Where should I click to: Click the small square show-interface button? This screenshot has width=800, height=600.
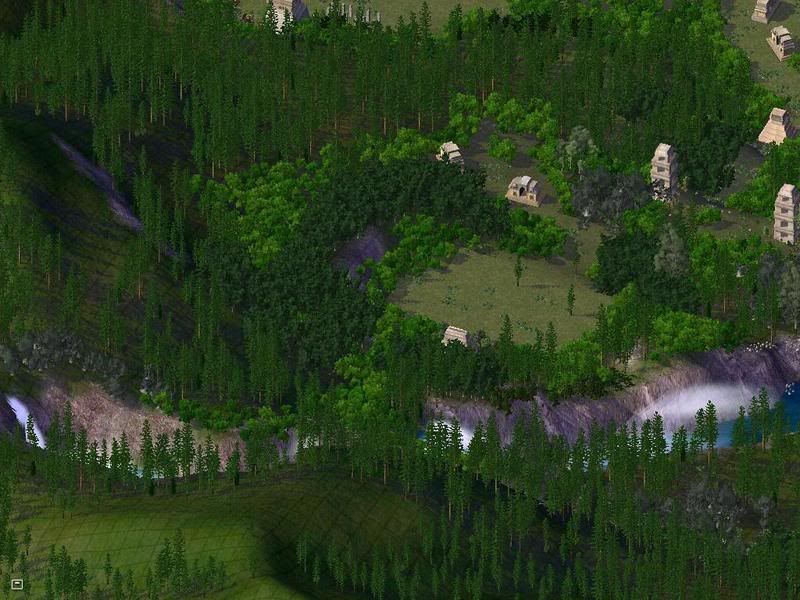16,583
